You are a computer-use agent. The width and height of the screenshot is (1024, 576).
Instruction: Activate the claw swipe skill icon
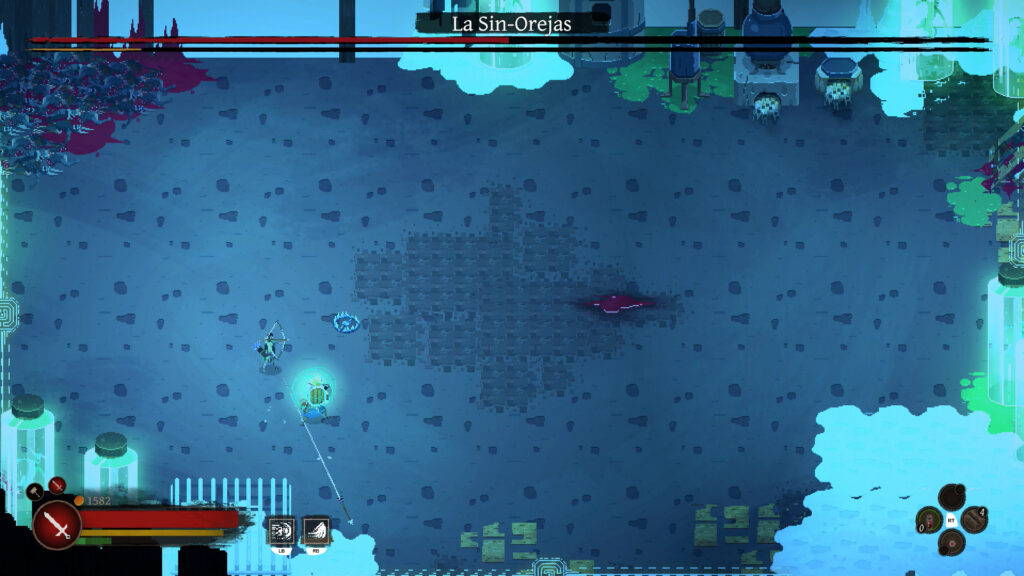pyautogui.click(x=316, y=529)
